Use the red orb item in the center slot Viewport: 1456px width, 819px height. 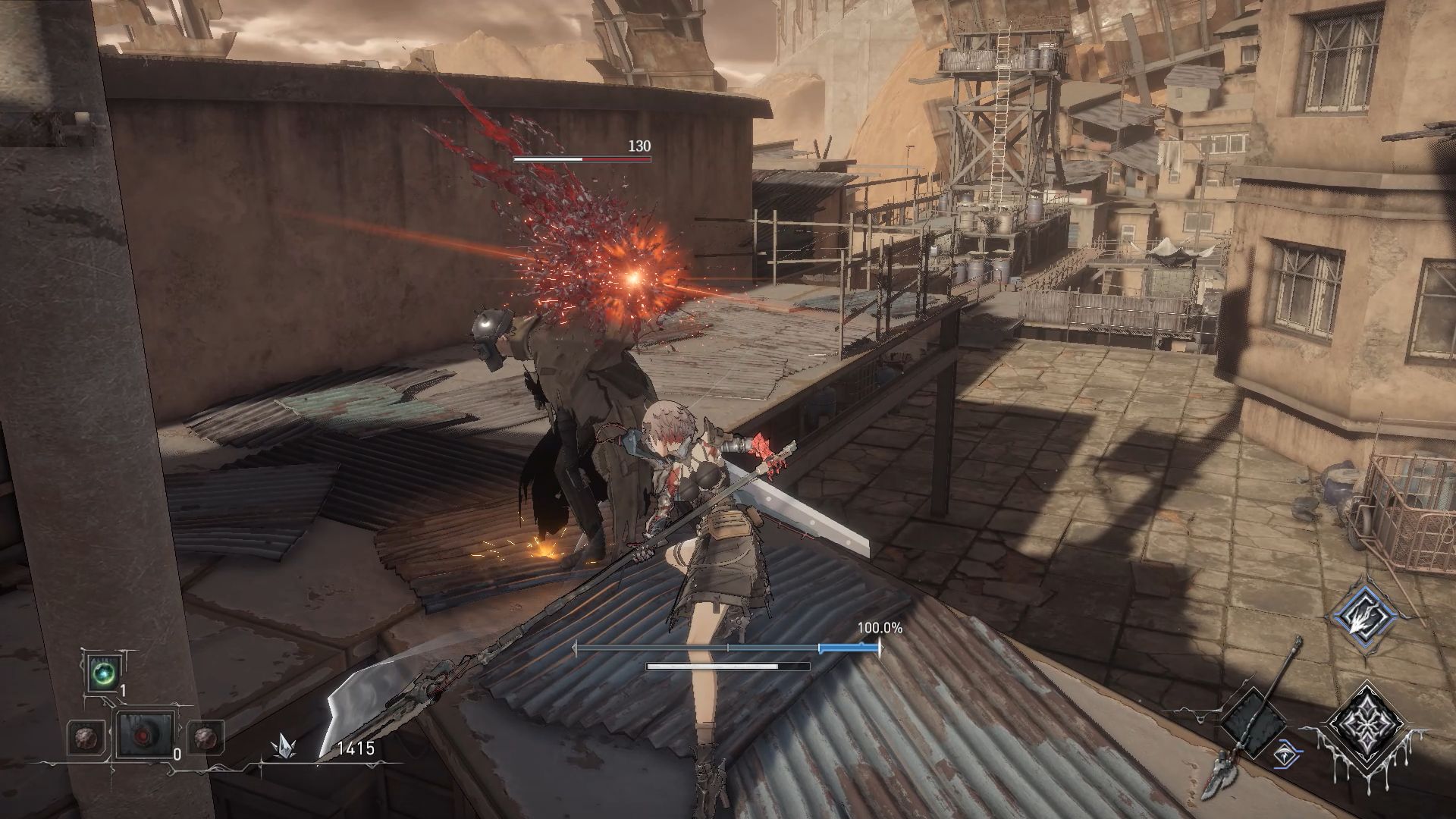[x=144, y=736]
